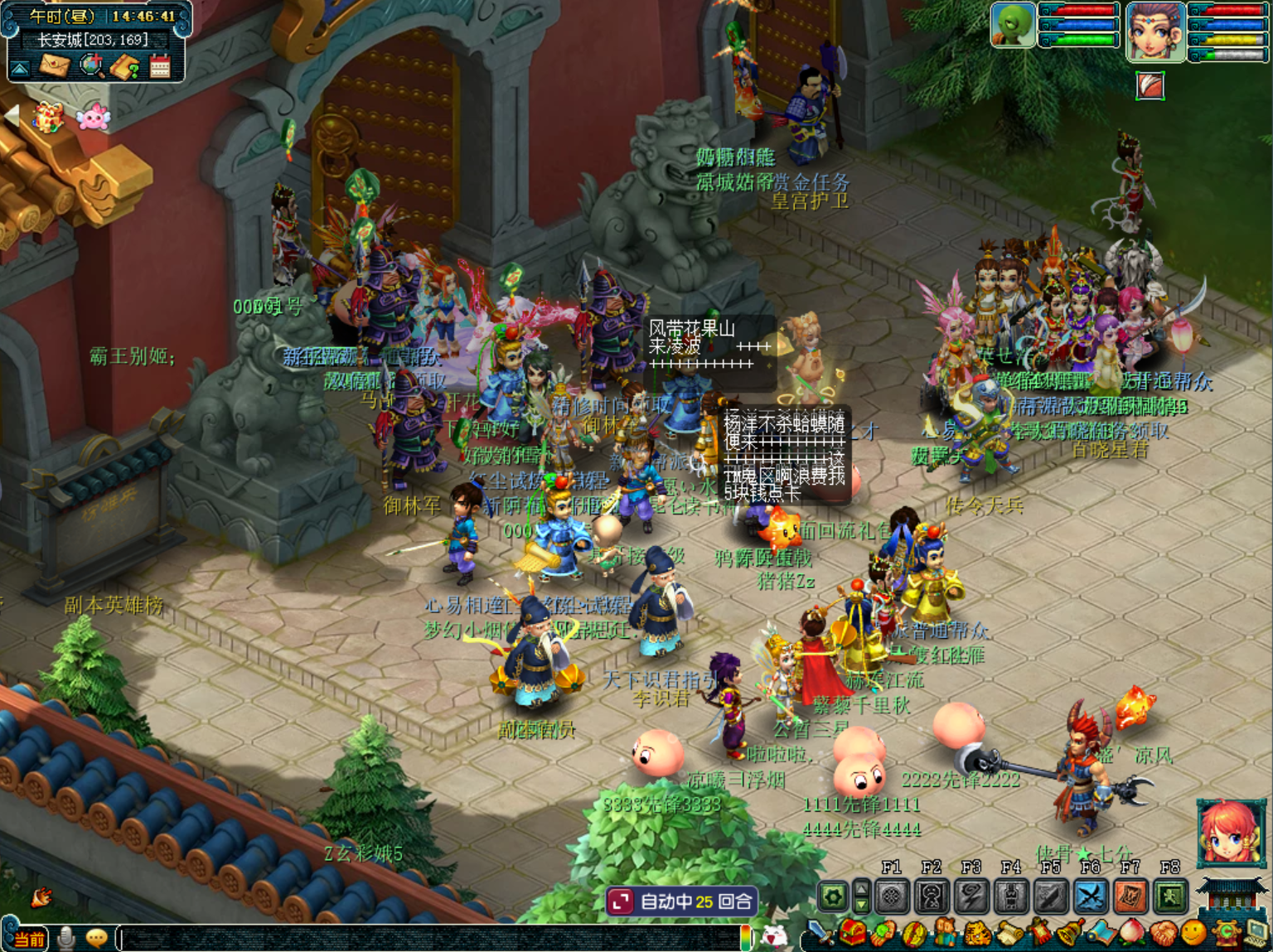Click the chat input field
The height and width of the screenshot is (952, 1273).
(x=431, y=937)
